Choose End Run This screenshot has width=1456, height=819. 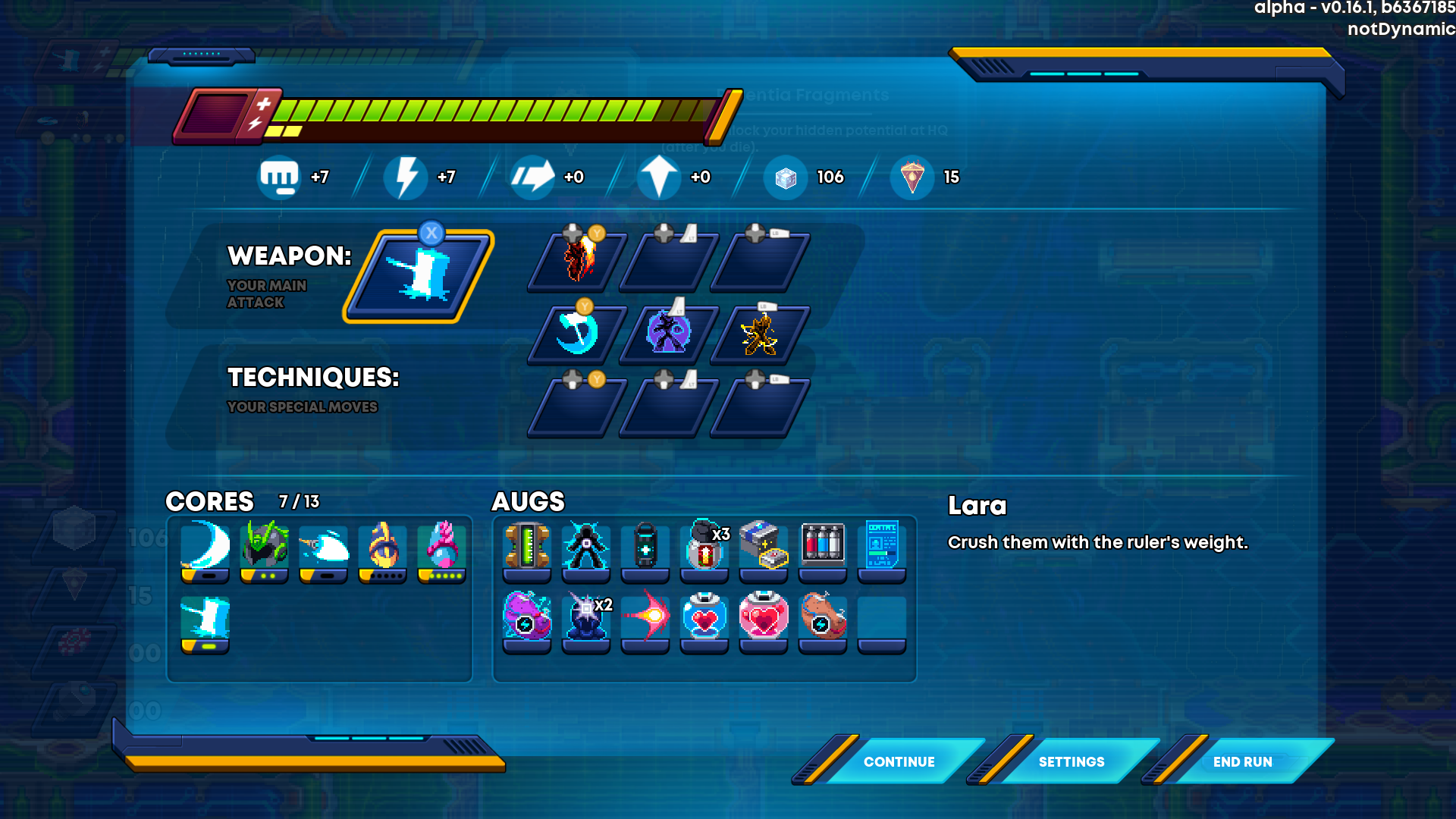tap(1242, 761)
